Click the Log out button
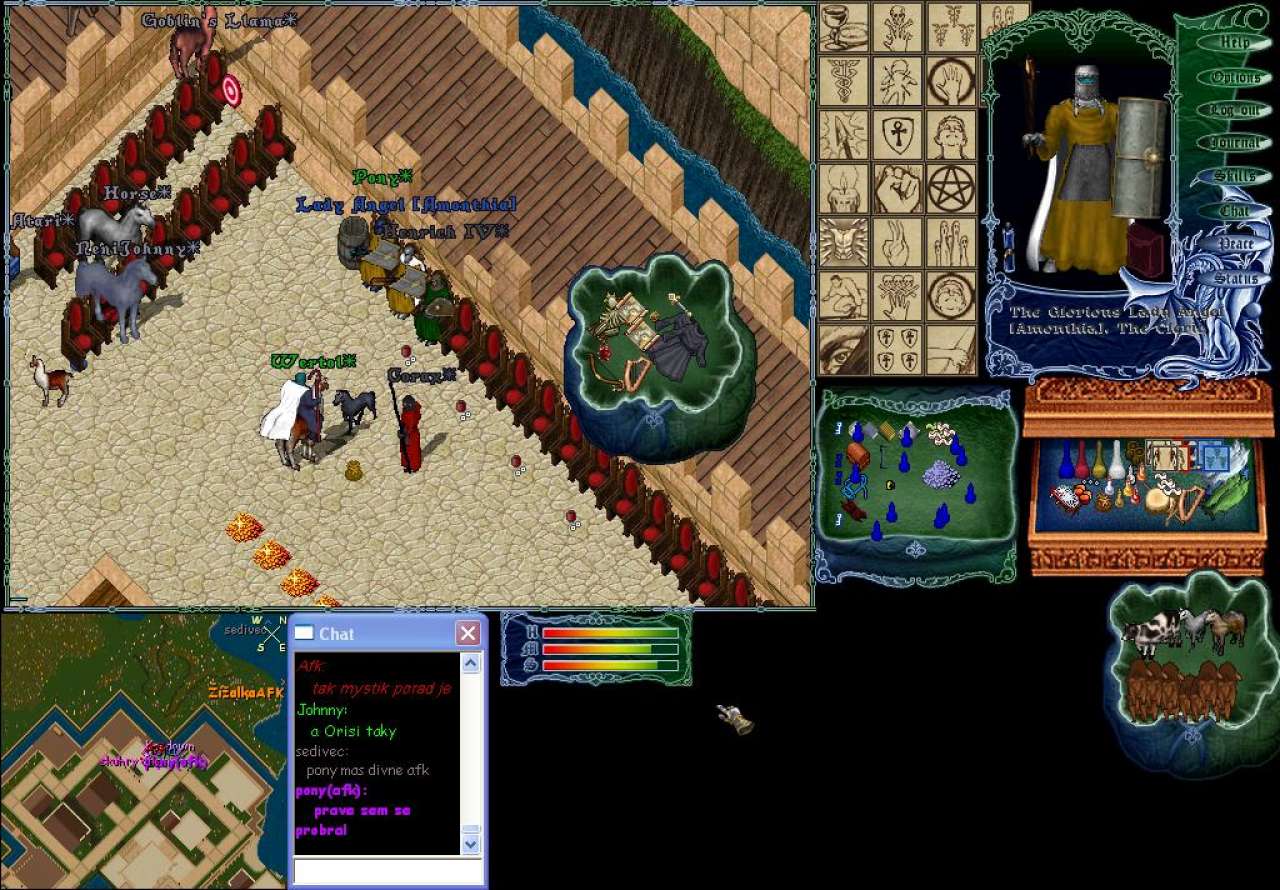This screenshot has width=1280, height=890. (1235, 110)
